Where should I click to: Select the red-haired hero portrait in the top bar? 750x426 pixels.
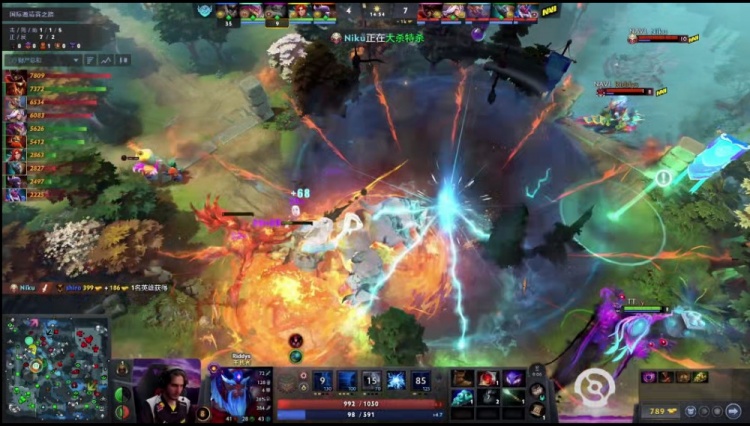(x=301, y=12)
